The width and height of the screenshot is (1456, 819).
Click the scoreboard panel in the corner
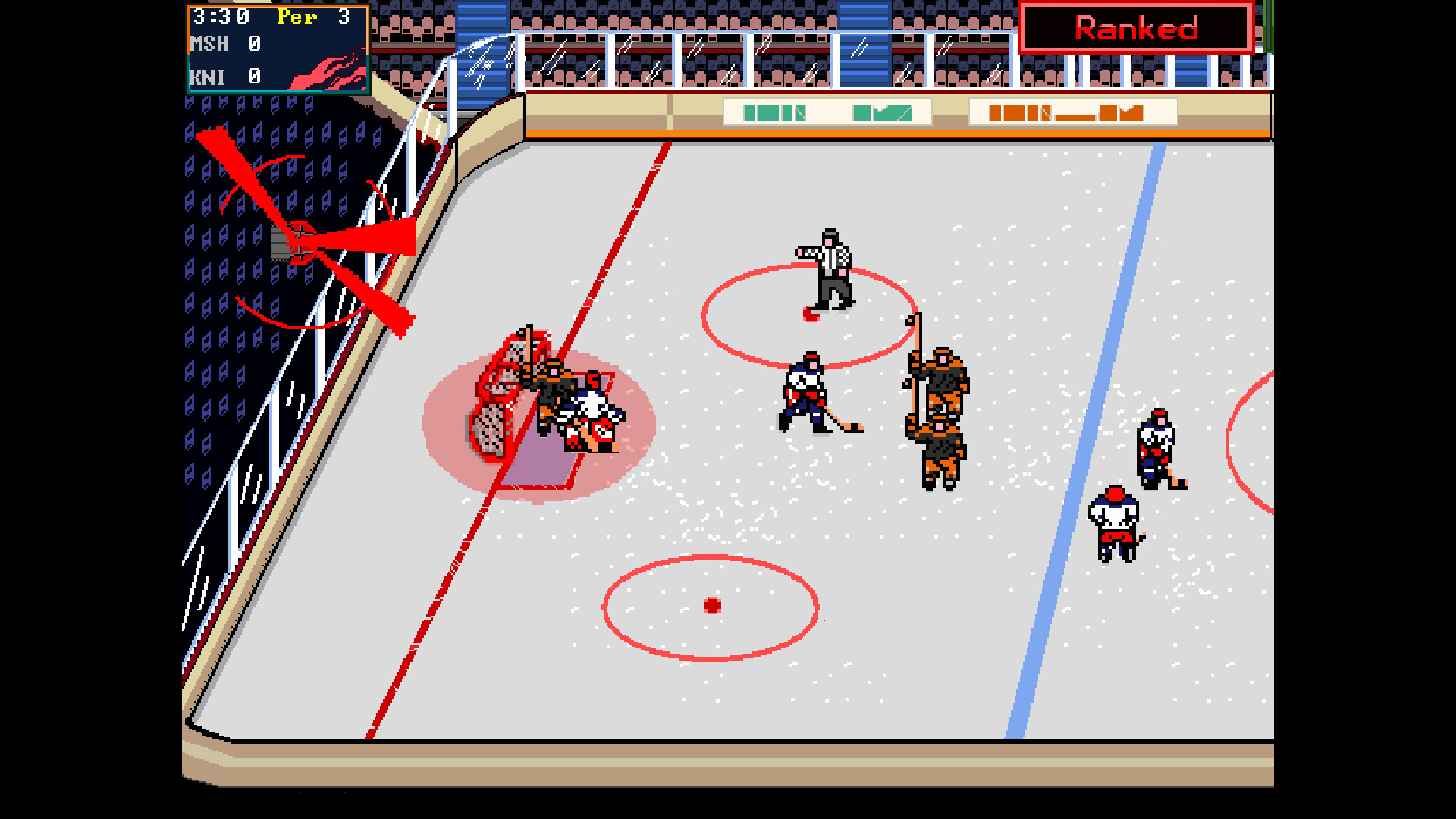coord(277,48)
